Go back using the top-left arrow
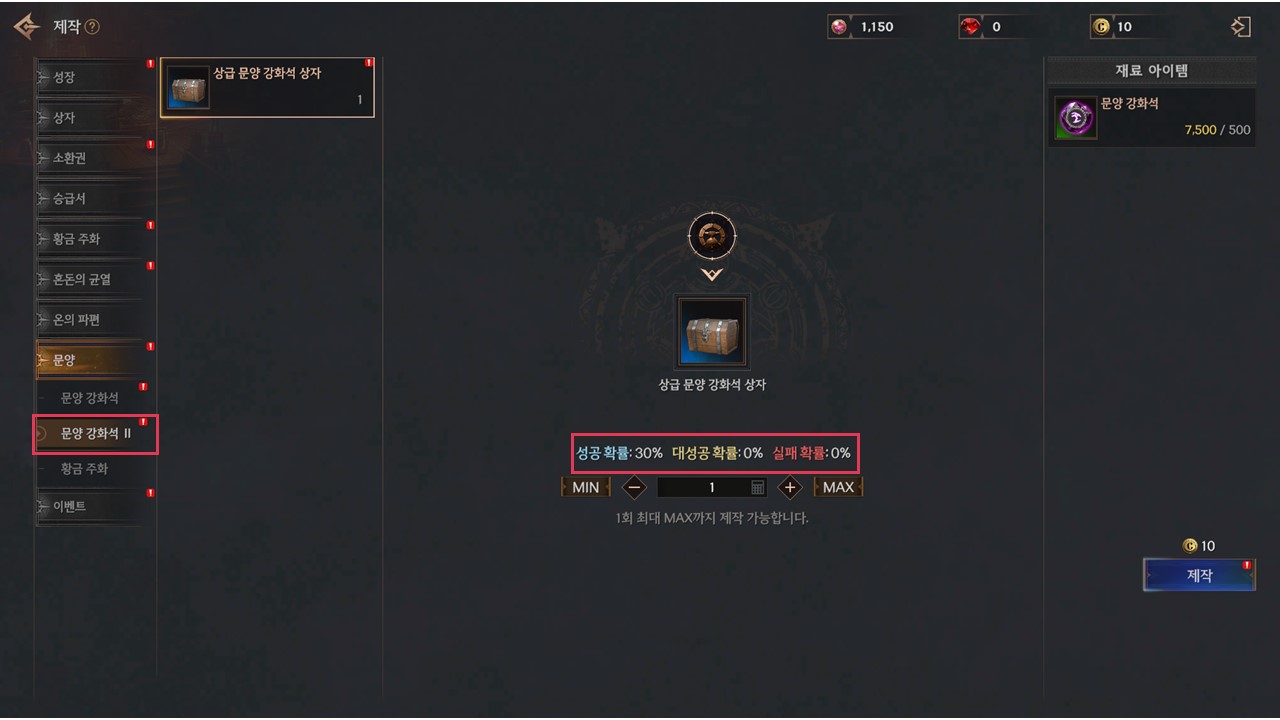 coord(27,27)
